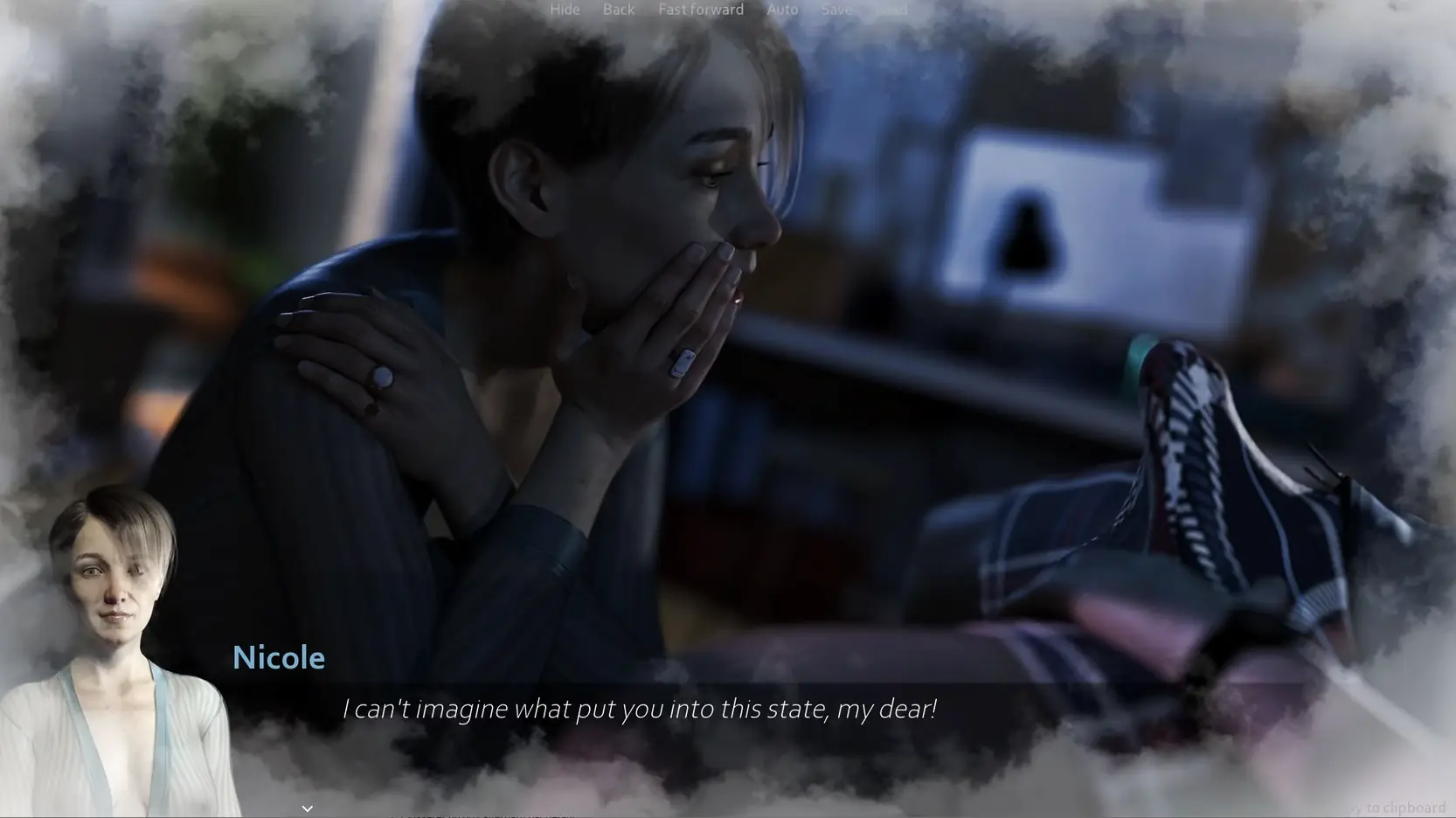Click Load in the top quick menu
The height and width of the screenshot is (818, 1456).
click(x=891, y=10)
